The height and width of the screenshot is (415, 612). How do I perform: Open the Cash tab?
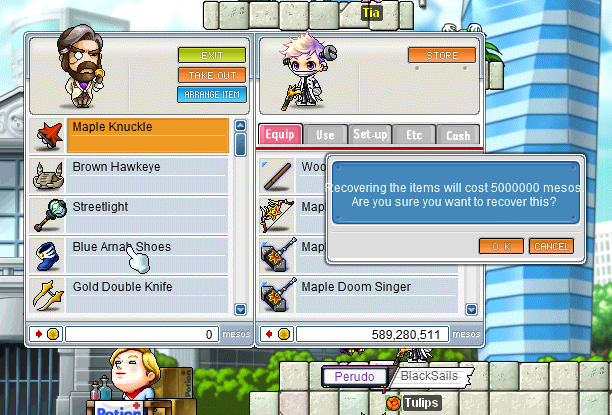[457, 136]
